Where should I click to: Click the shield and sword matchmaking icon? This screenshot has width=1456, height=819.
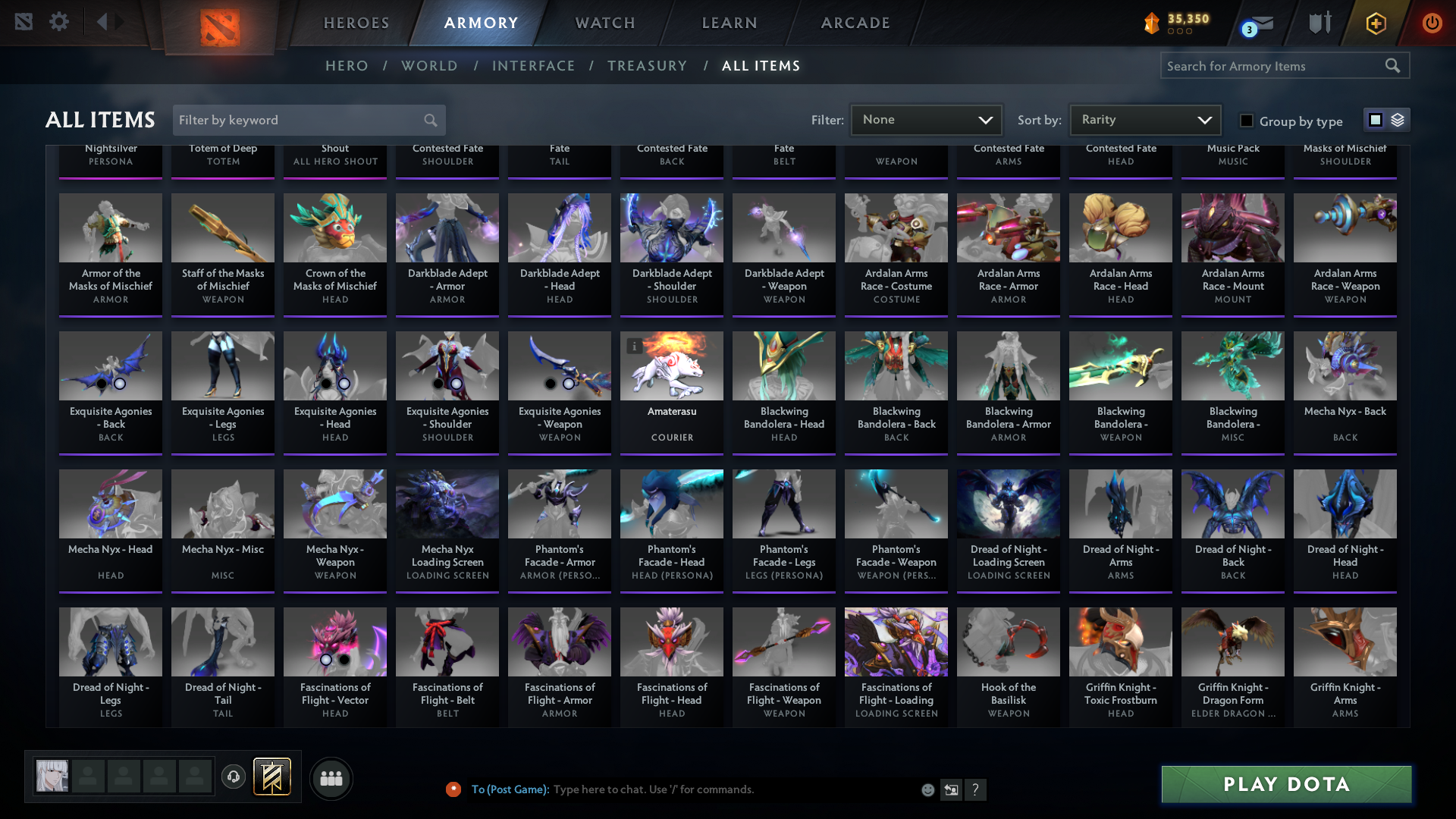[1319, 23]
